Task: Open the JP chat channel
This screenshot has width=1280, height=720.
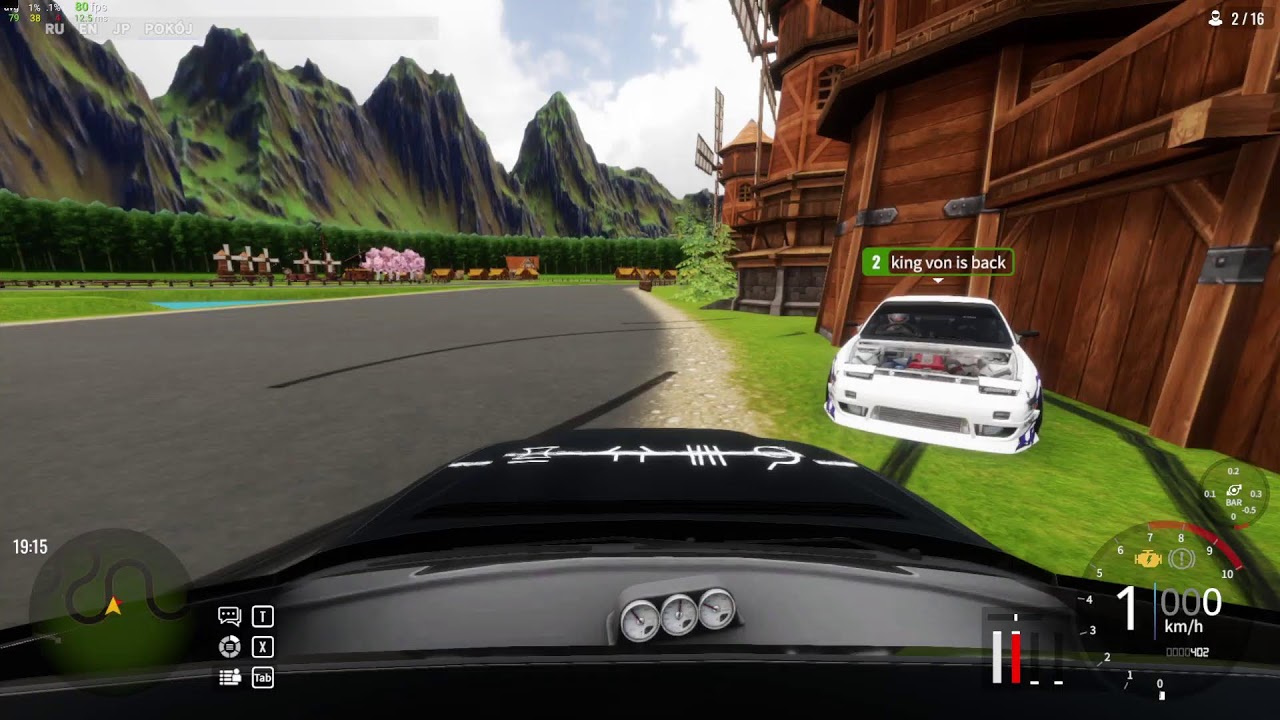Action: (x=121, y=29)
